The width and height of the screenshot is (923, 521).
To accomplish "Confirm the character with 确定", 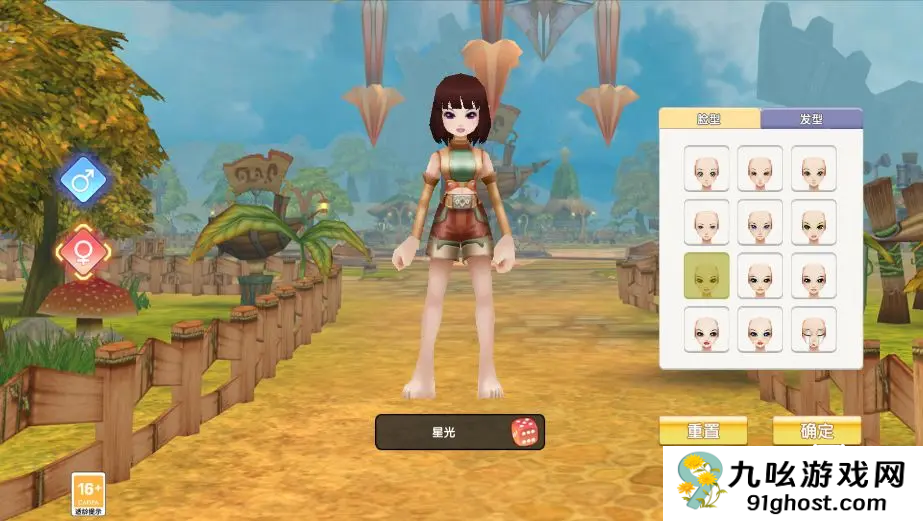I will pyautogui.click(x=817, y=431).
